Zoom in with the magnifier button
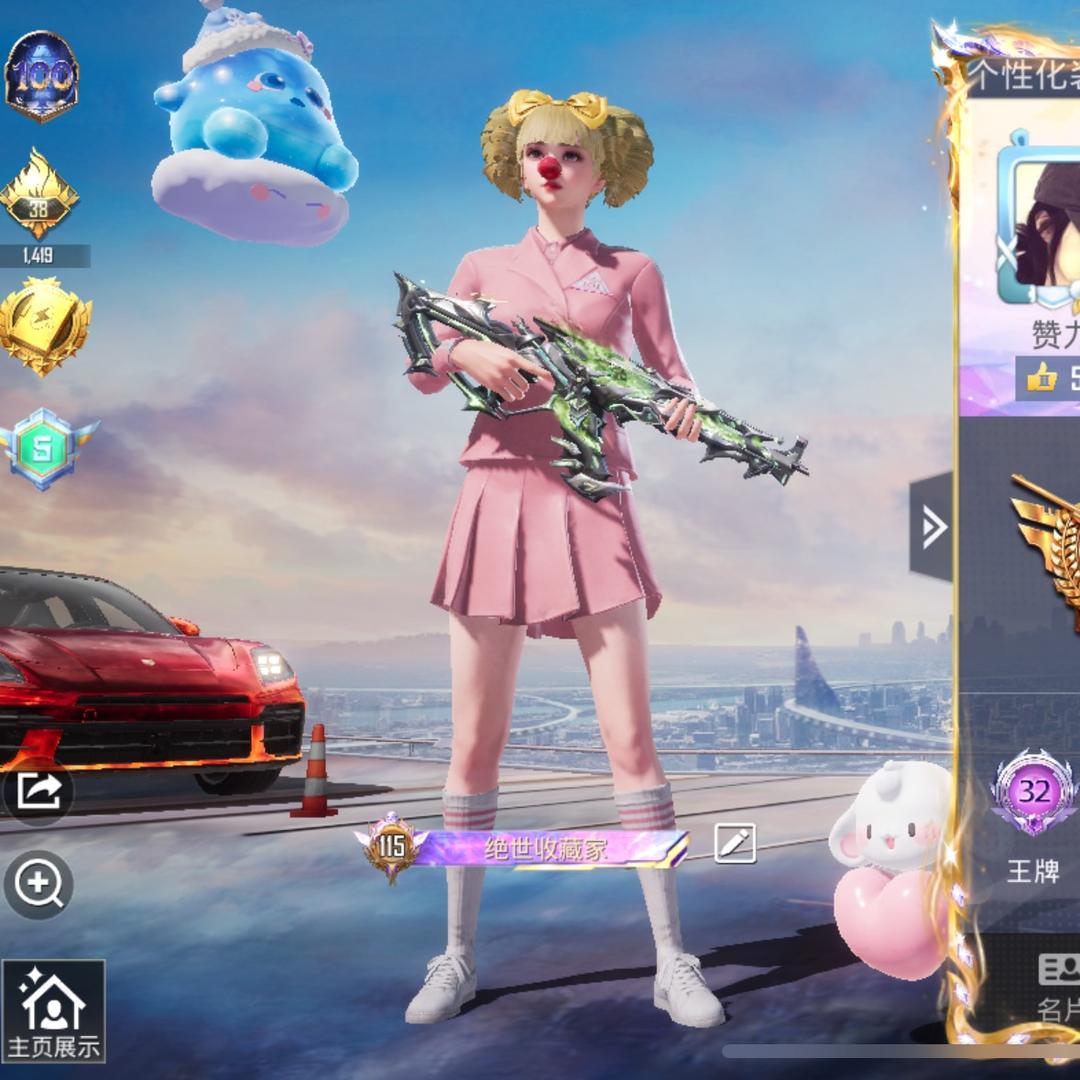The height and width of the screenshot is (1080, 1080). (38, 884)
